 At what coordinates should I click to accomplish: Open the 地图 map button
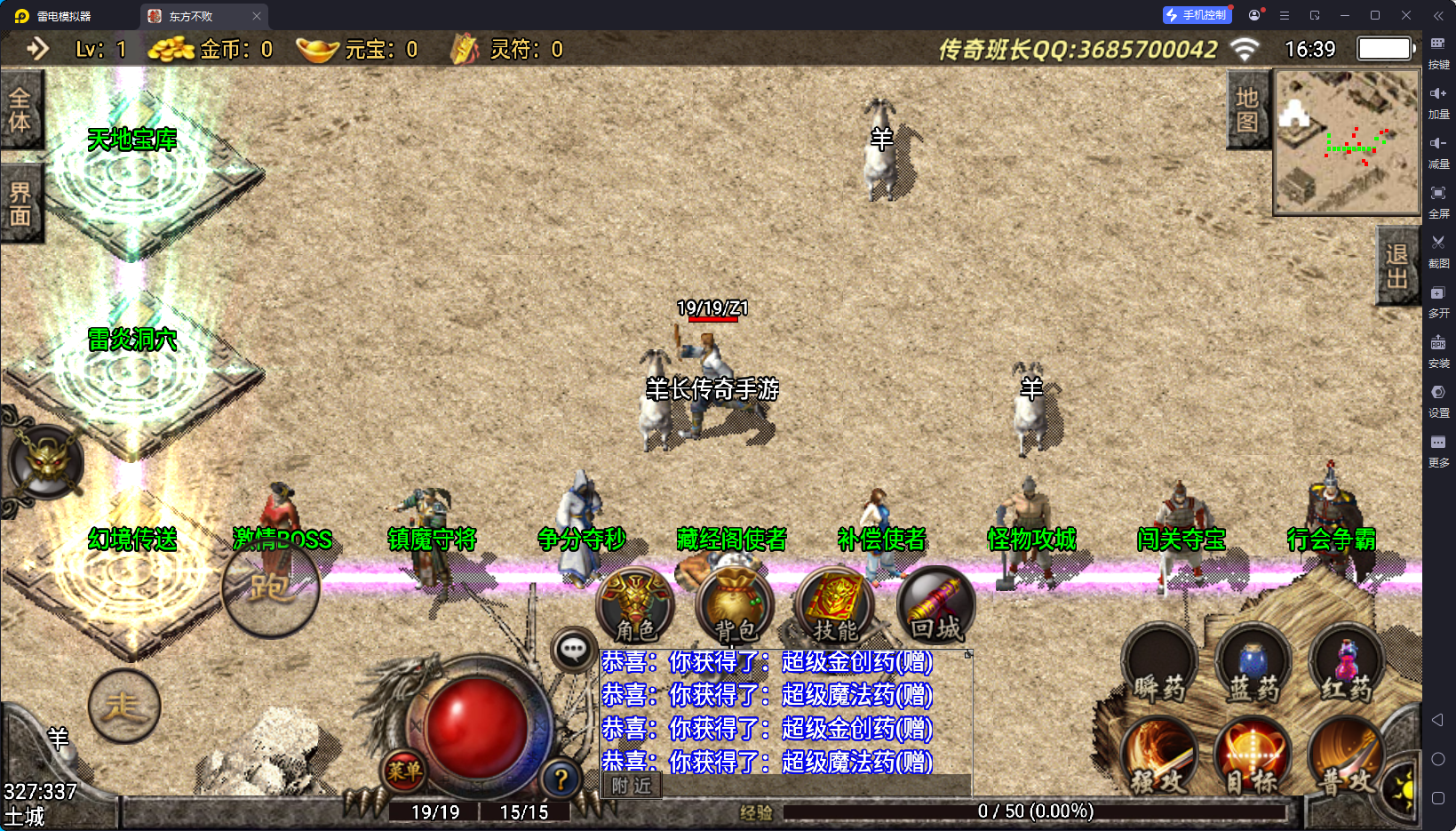[1247, 110]
